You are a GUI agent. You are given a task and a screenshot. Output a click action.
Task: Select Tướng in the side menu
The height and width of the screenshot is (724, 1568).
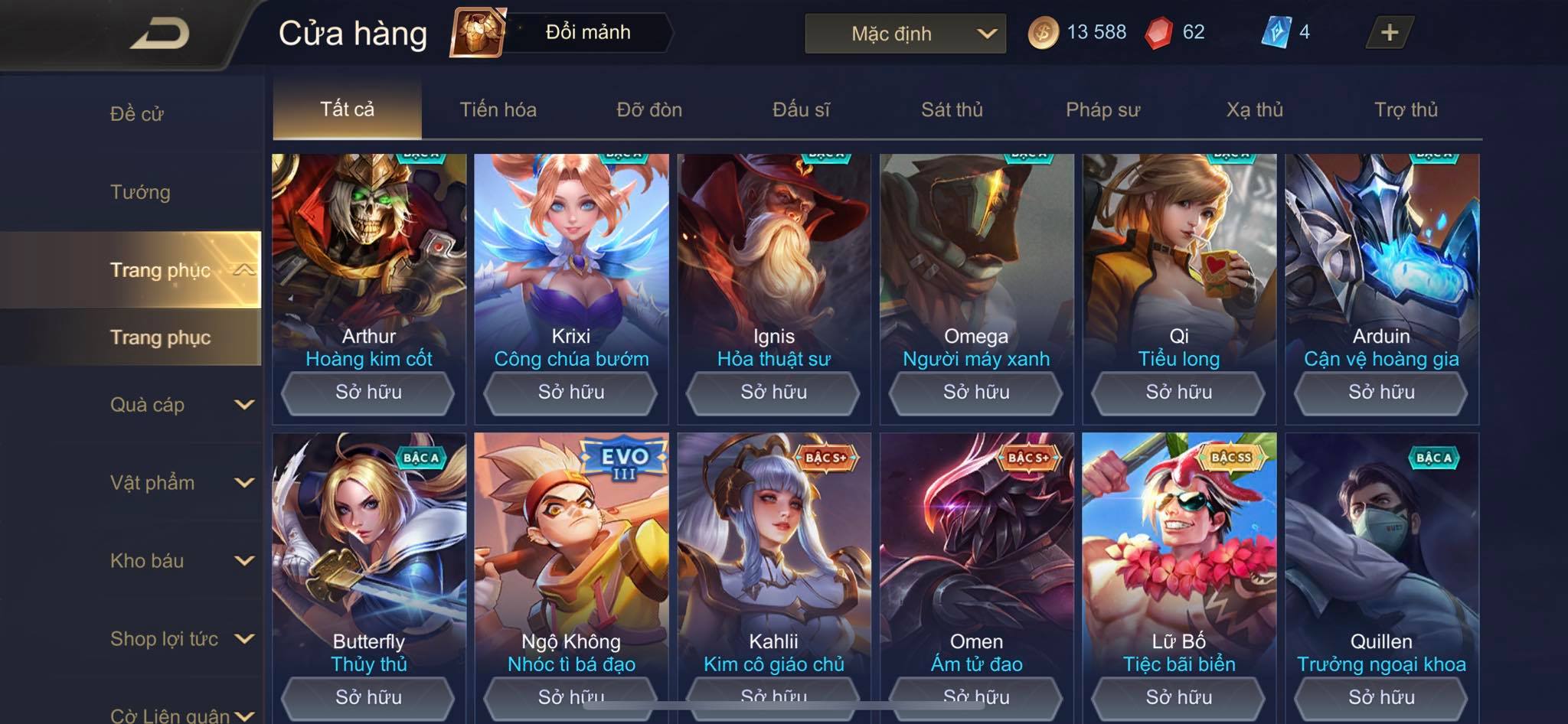140,192
